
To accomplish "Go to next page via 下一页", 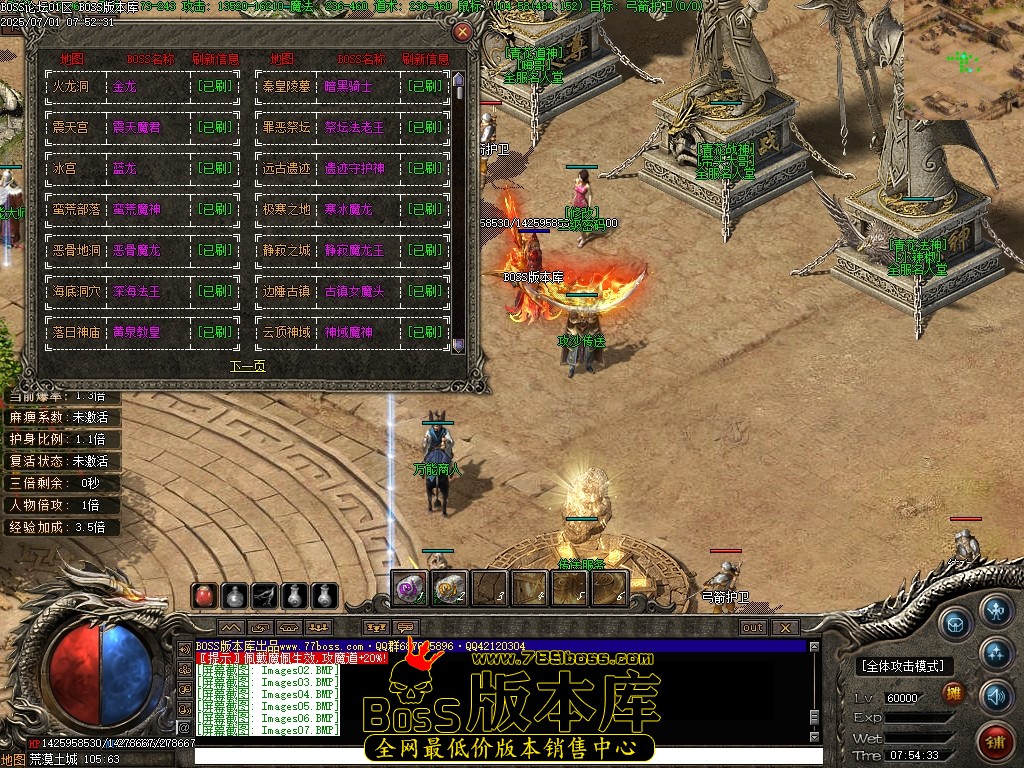I will pyautogui.click(x=248, y=366).
